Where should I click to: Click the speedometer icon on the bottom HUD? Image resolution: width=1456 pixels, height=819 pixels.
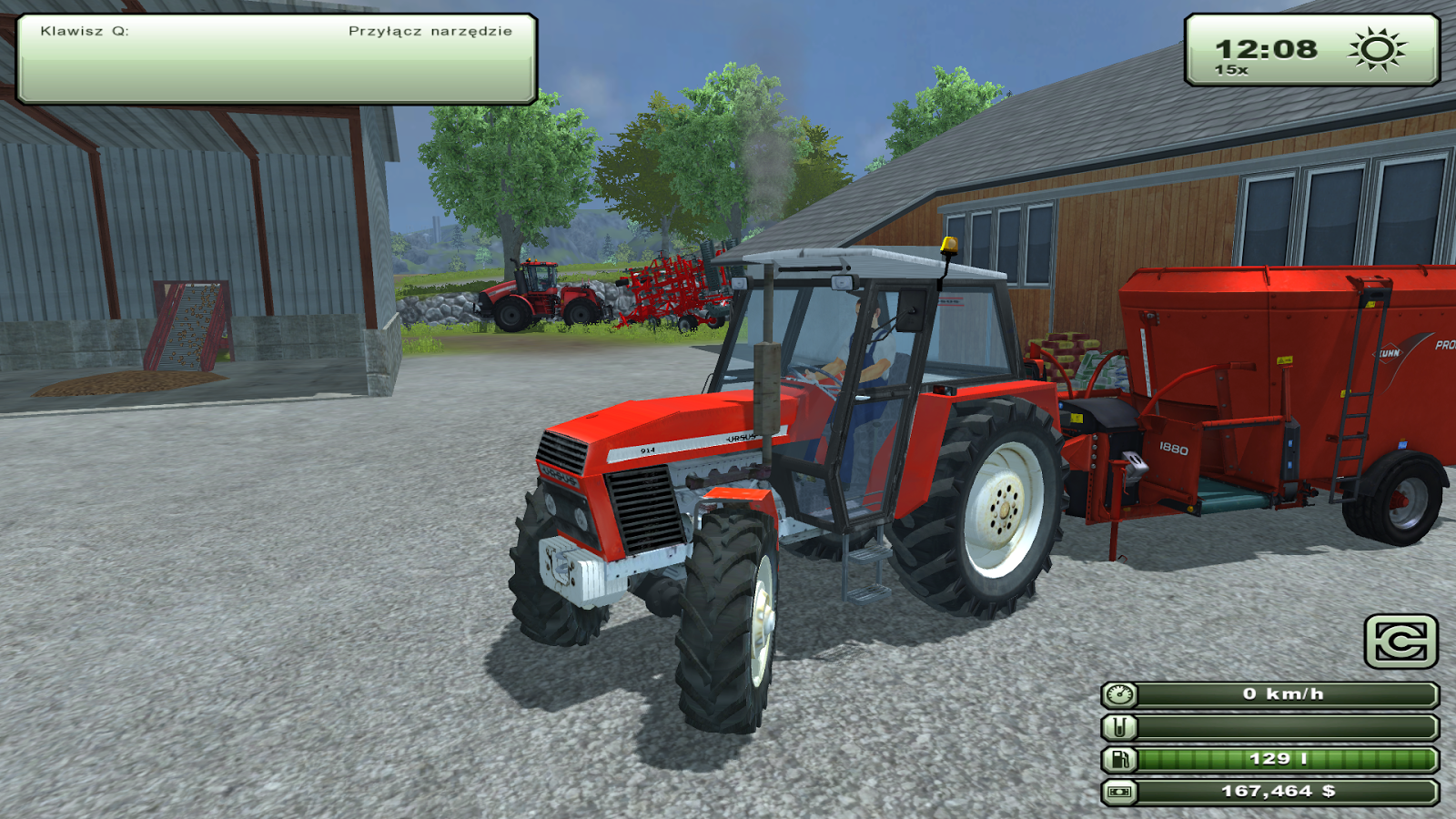pyautogui.click(x=1121, y=695)
